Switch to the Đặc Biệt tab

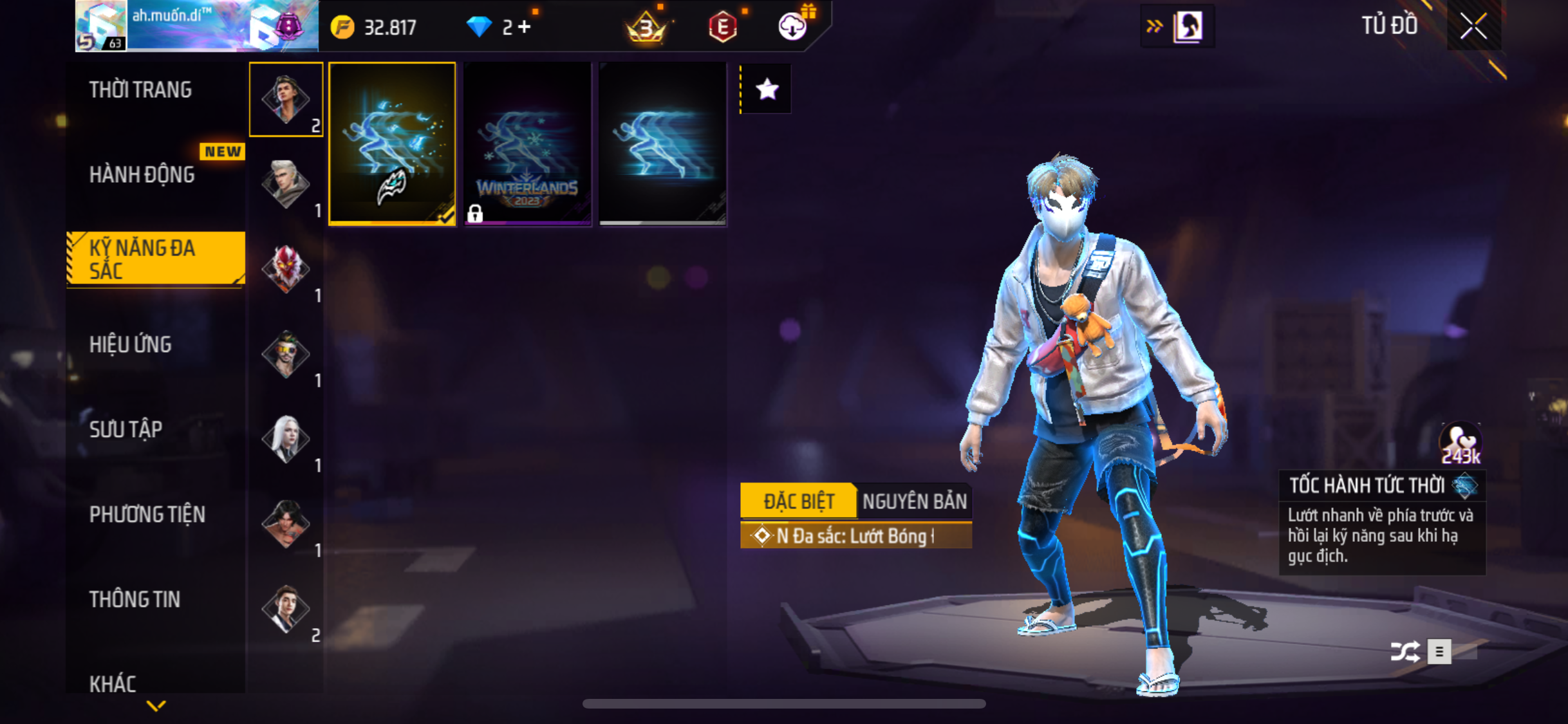point(798,501)
